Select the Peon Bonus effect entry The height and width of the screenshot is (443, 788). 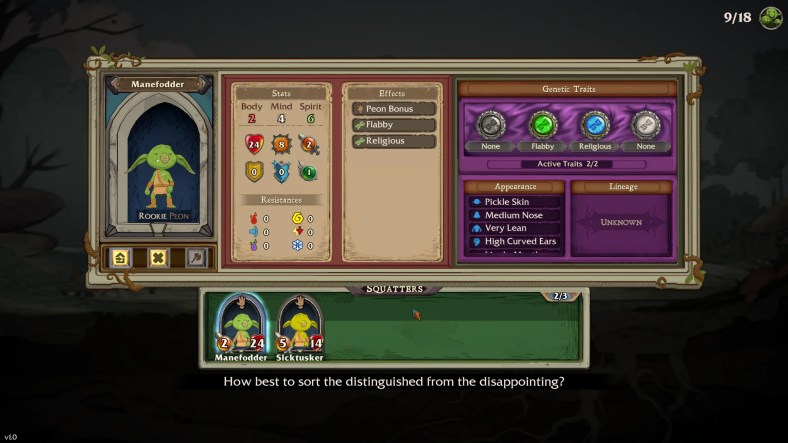pos(392,108)
